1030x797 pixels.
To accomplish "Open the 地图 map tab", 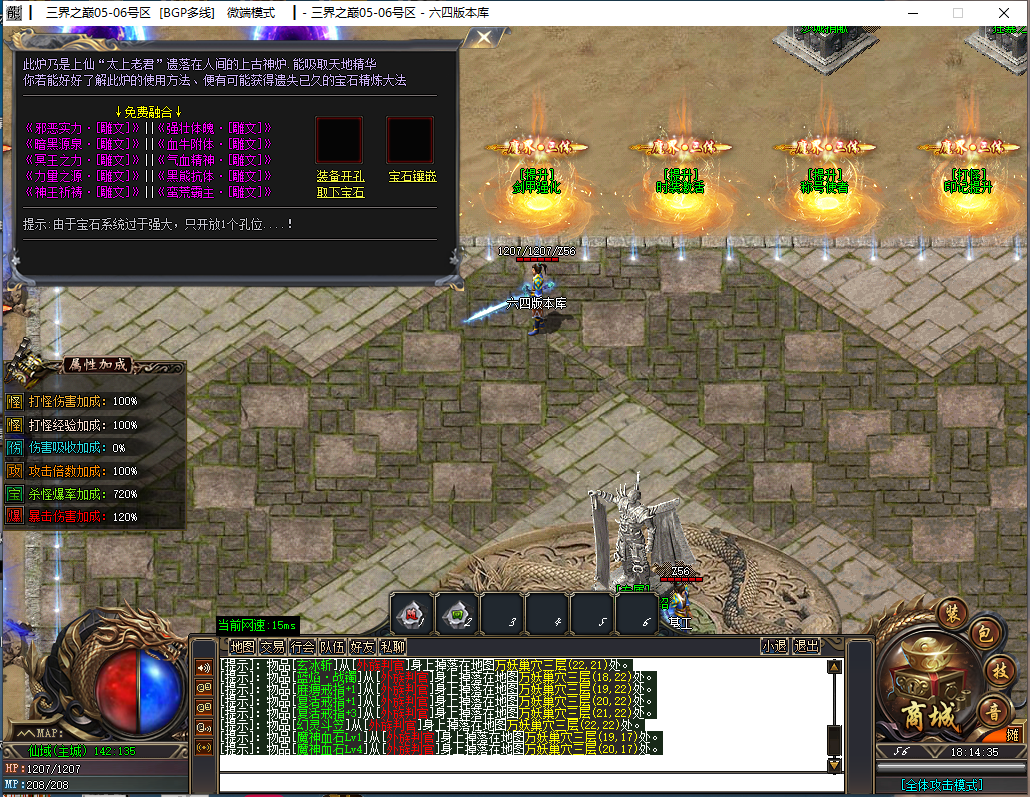I will coord(242,647).
